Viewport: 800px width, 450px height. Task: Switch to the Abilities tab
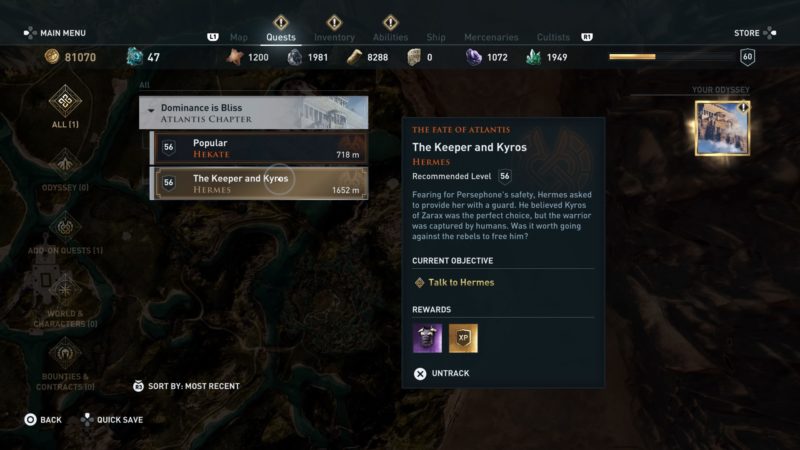tap(390, 38)
